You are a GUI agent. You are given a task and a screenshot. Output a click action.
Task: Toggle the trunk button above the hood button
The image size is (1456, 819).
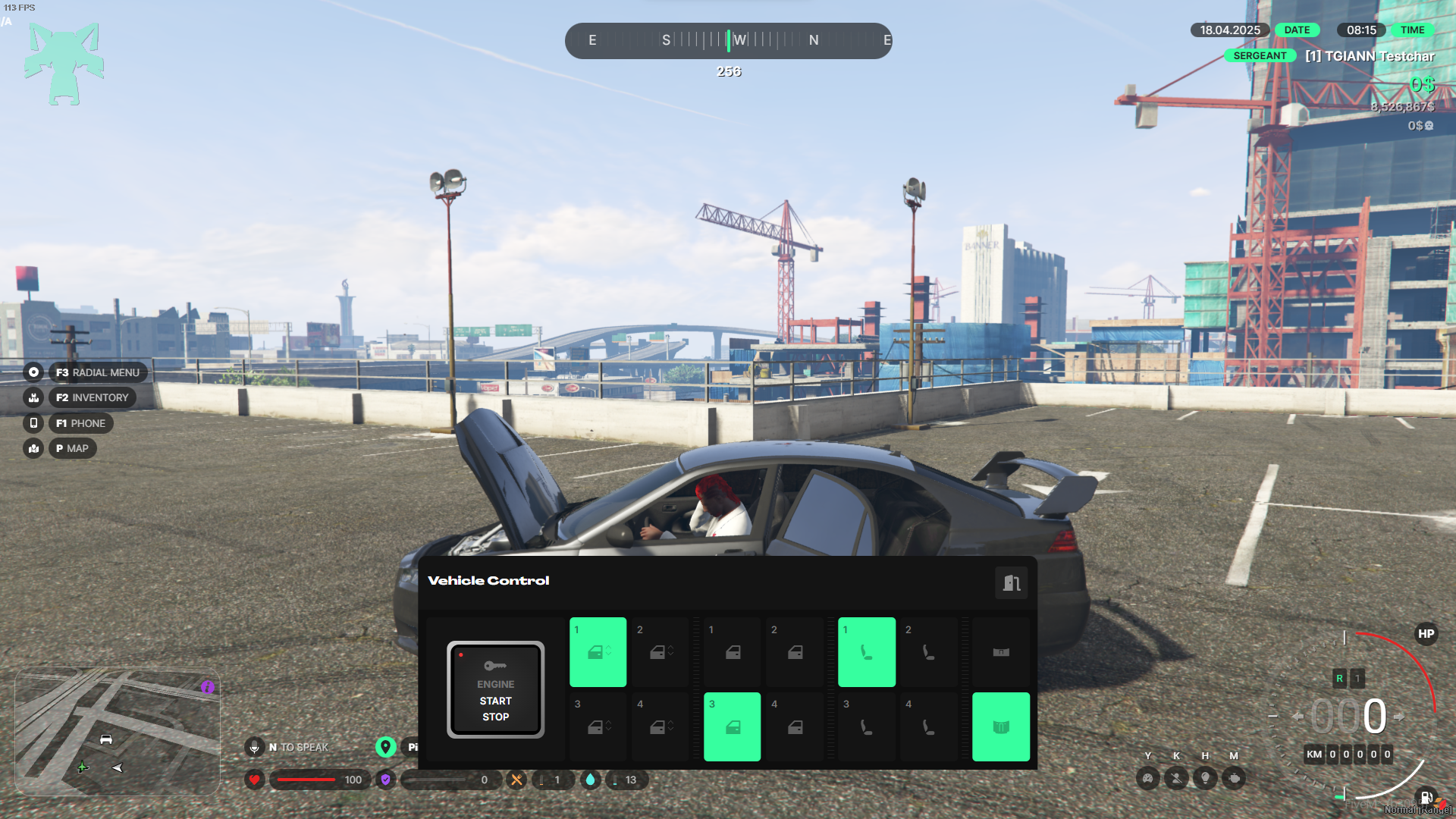pos(1000,652)
